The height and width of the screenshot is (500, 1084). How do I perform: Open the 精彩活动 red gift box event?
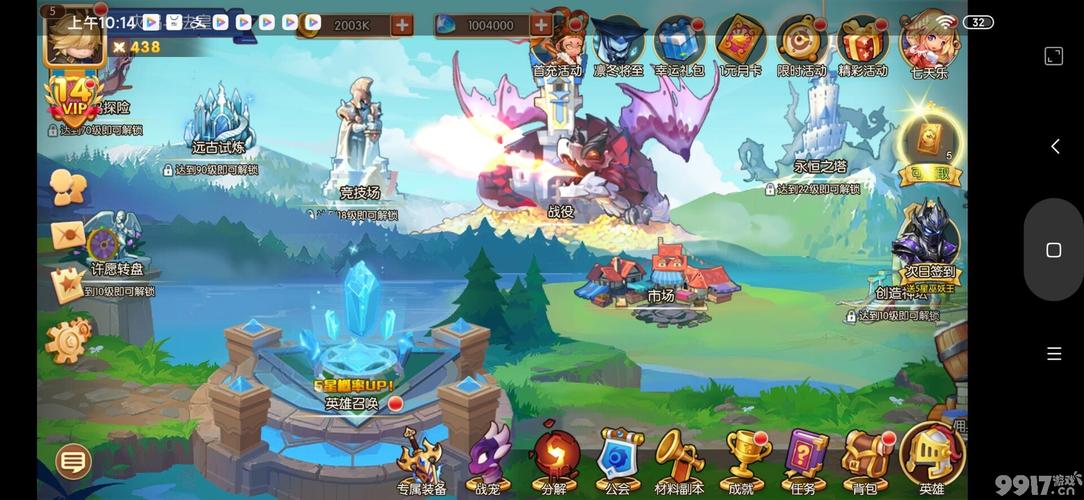tap(862, 44)
